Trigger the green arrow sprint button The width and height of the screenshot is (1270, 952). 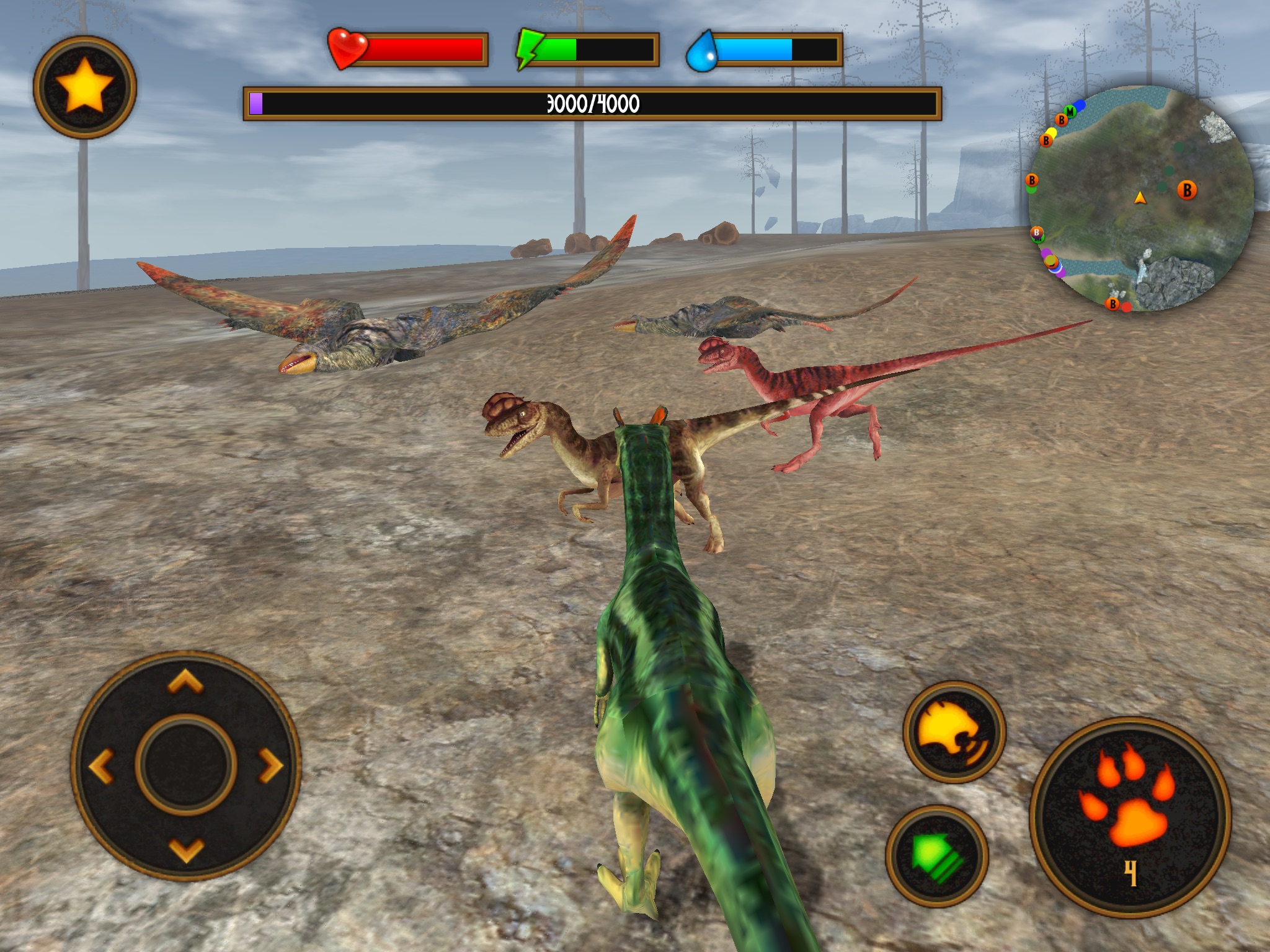click(937, 856)
